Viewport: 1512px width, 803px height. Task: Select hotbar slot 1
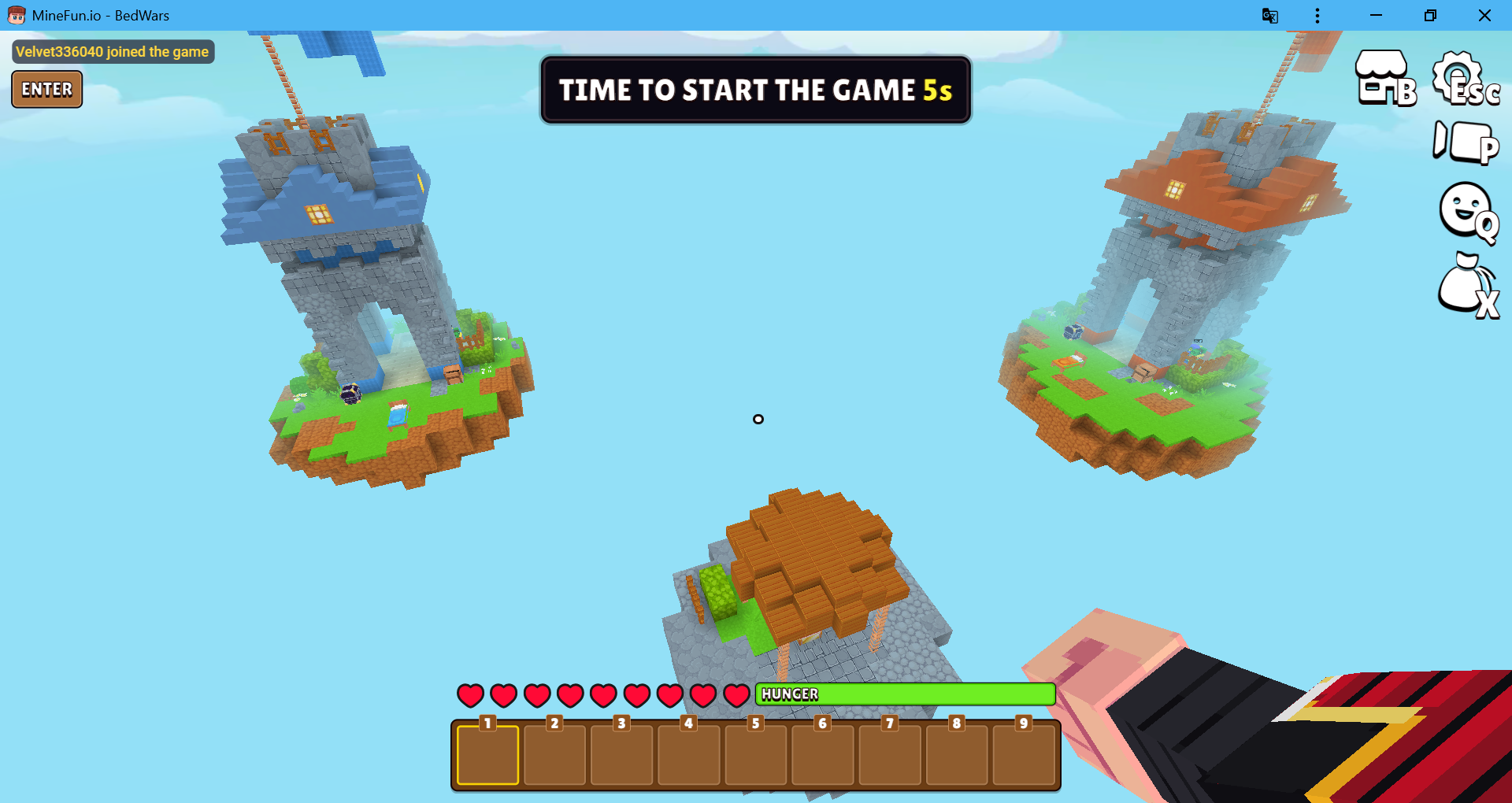[487, 756]
